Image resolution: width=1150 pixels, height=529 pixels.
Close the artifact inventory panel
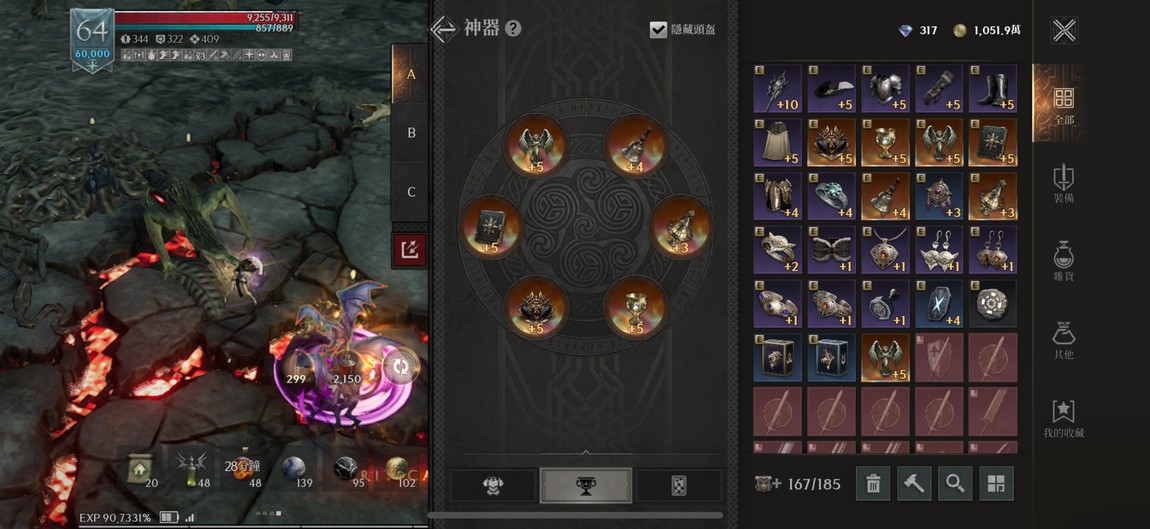(1064, 30)
